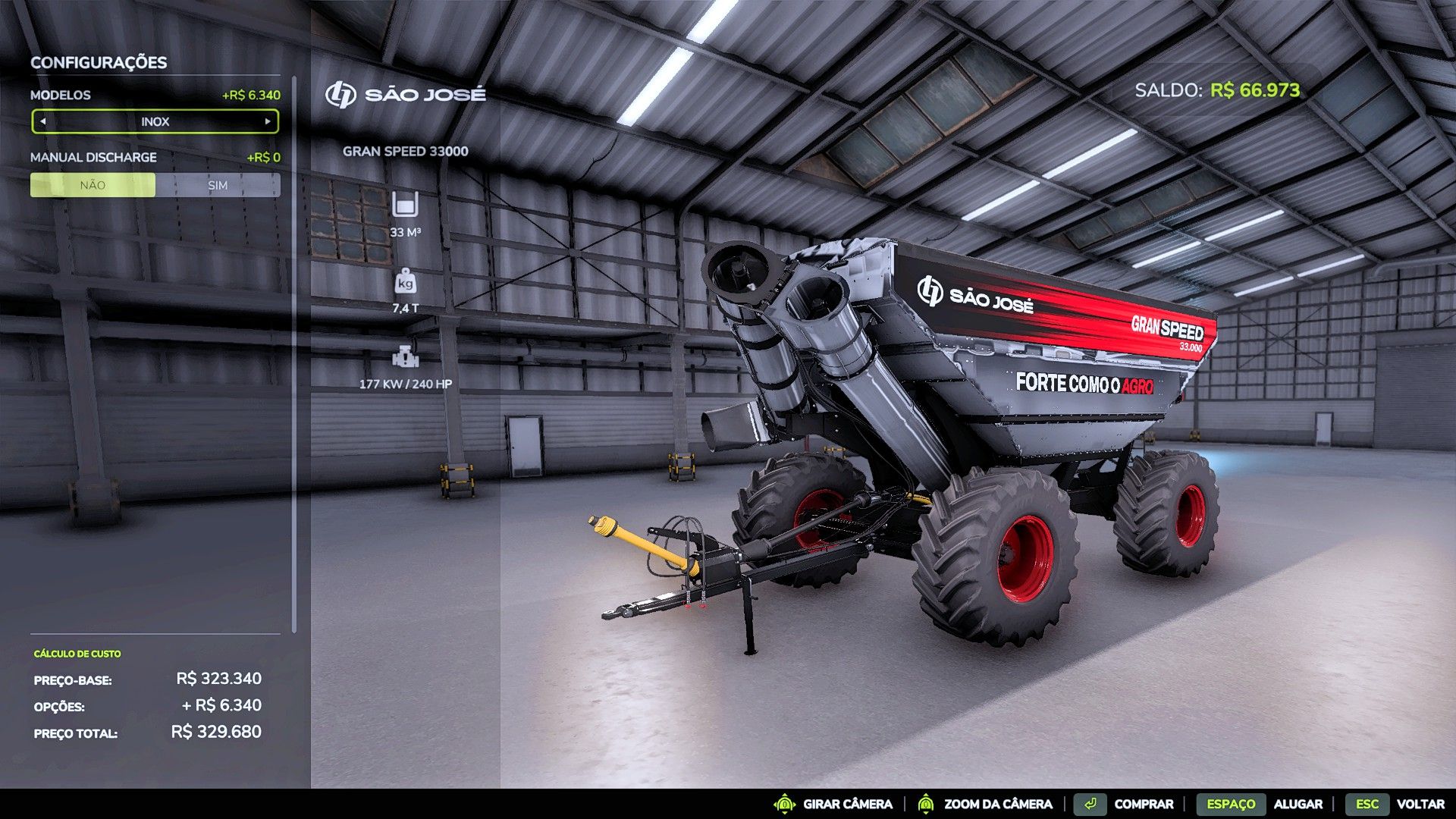This screenshot has width=1456, height=819.
Task: Click the ESC key icon near Voltar
Action: tap(1369, 804)
